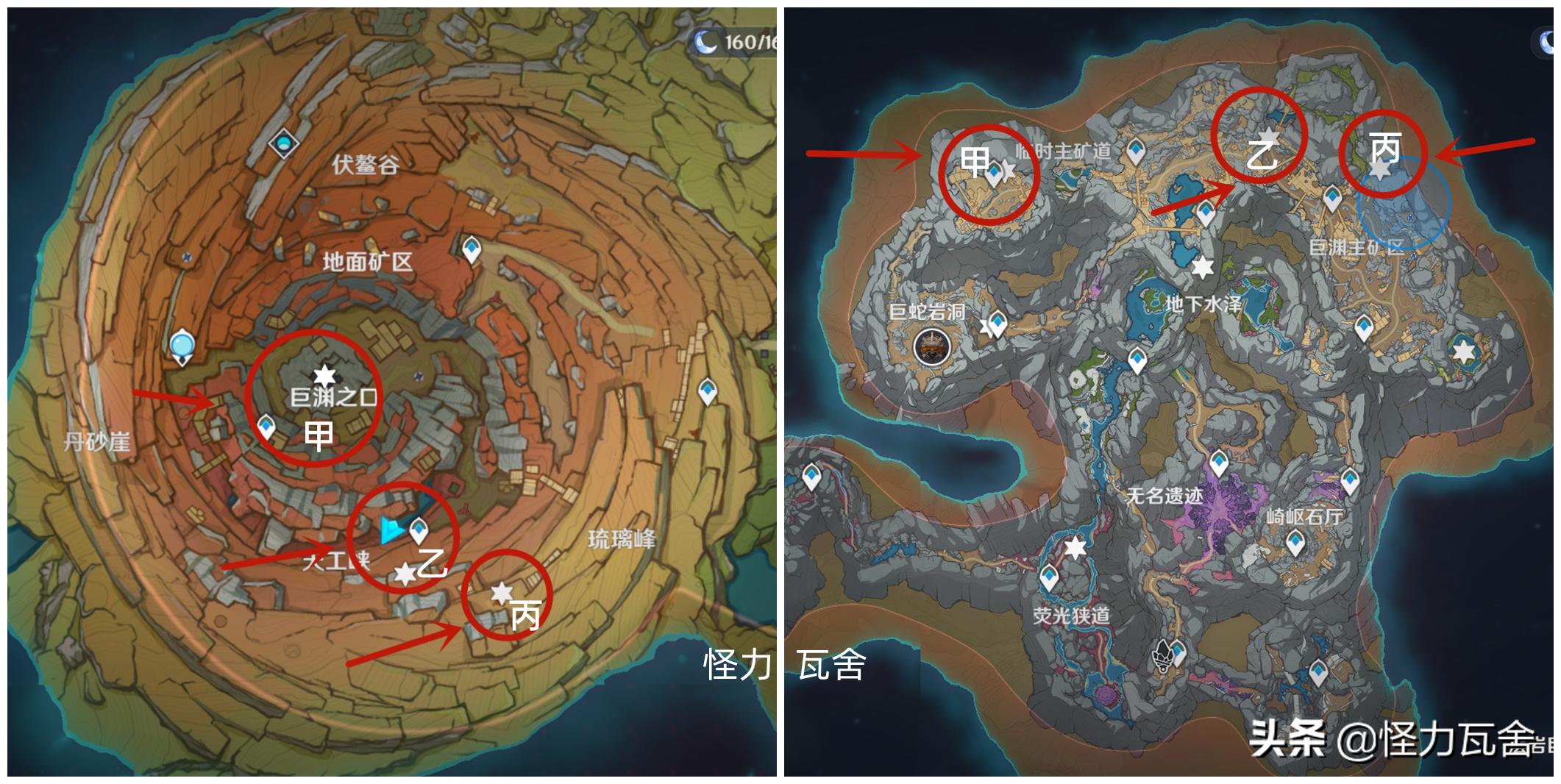The height and width of the screenshot is (784, 1561).
Task: Click the waypoint directly above 无名遗迹
Action: click(1219, 463)
